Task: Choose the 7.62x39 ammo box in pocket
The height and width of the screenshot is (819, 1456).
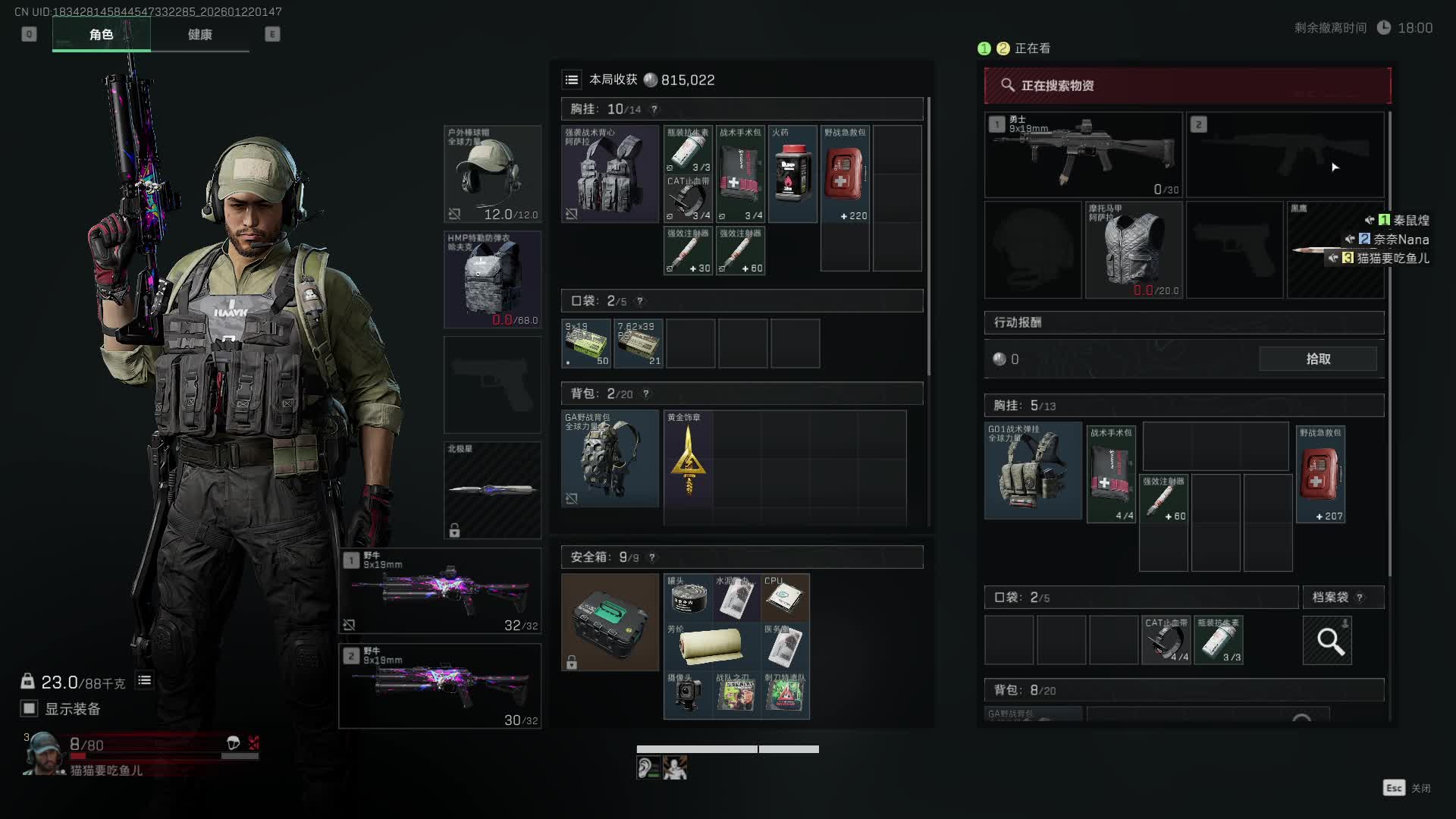Action: point(639,344)
